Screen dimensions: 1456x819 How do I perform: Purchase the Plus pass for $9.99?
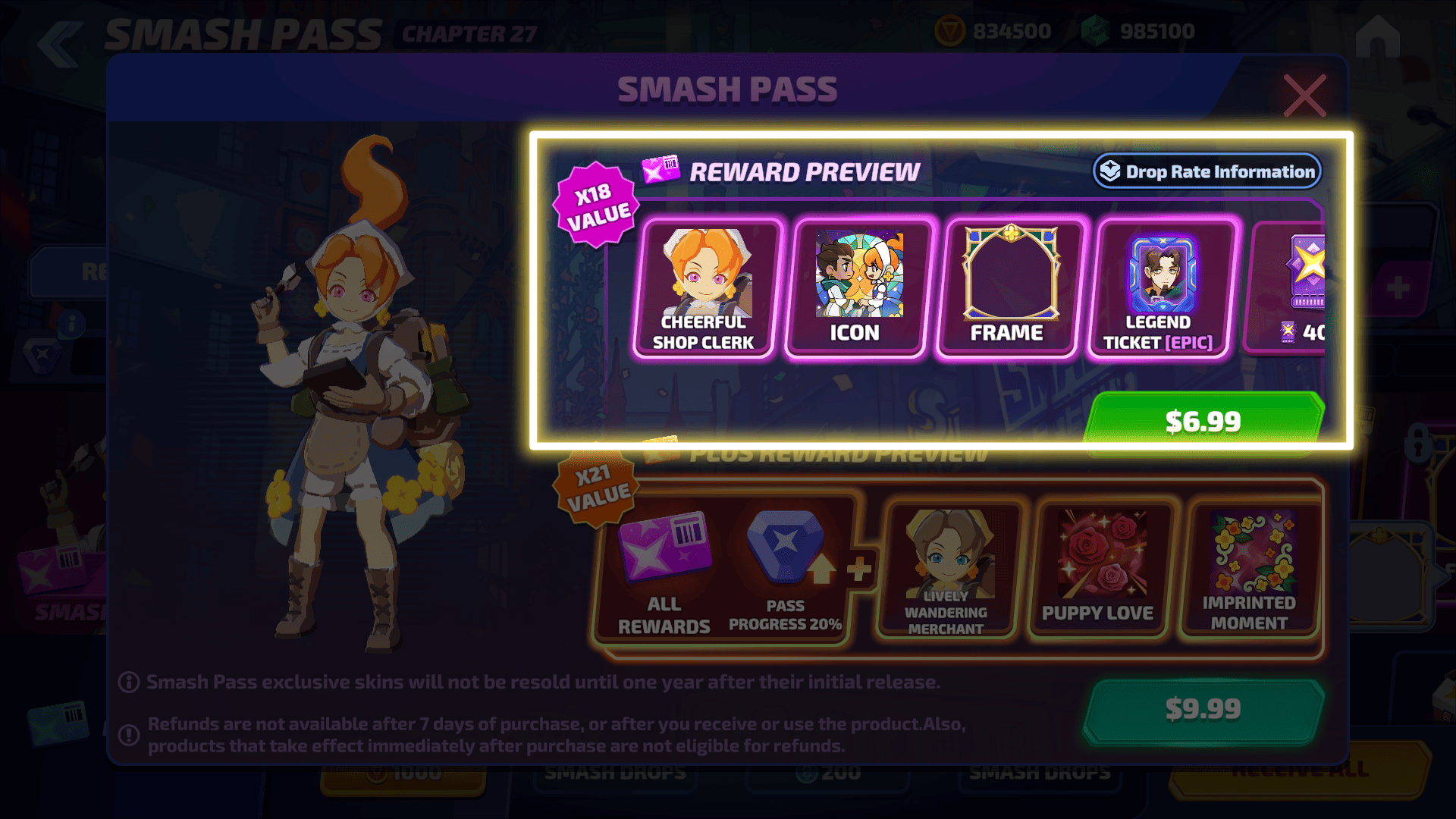(x=1203, y=710)
